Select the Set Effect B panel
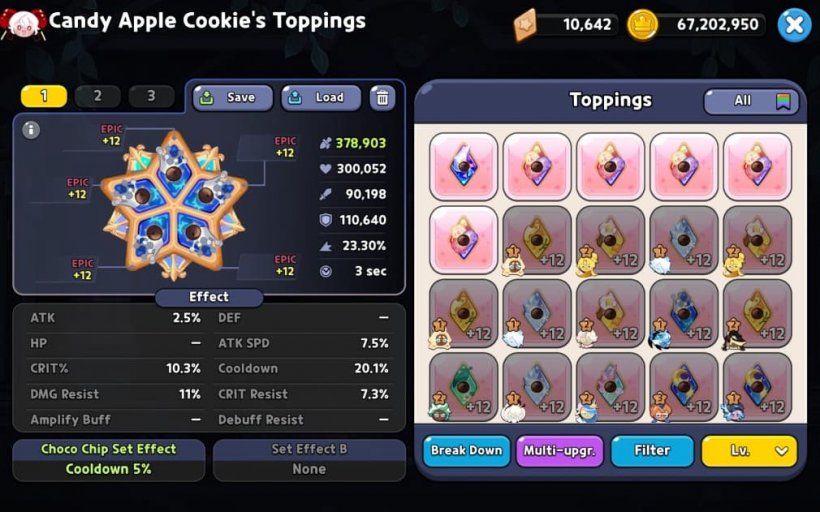Viewport: 820px width, 512px height. [309, 460]
